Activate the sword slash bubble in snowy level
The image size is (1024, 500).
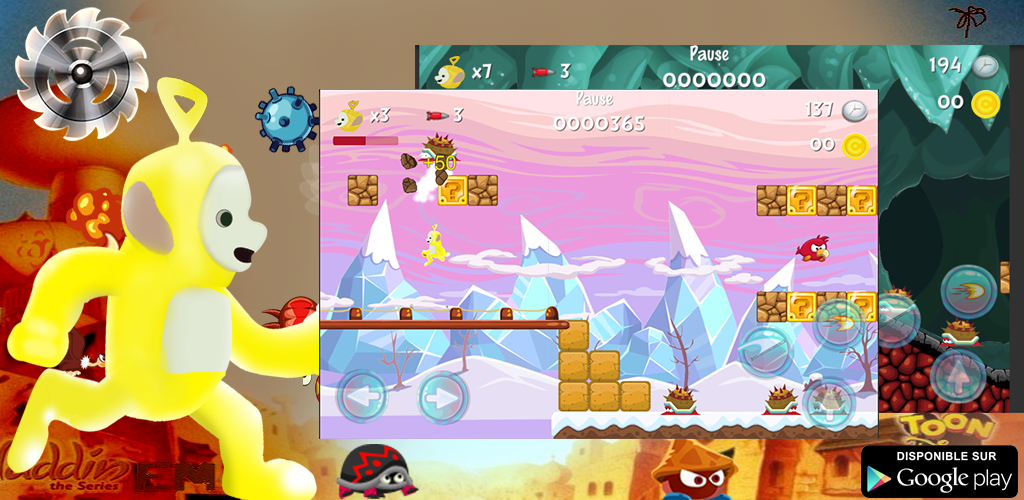(x=766, y=350)
